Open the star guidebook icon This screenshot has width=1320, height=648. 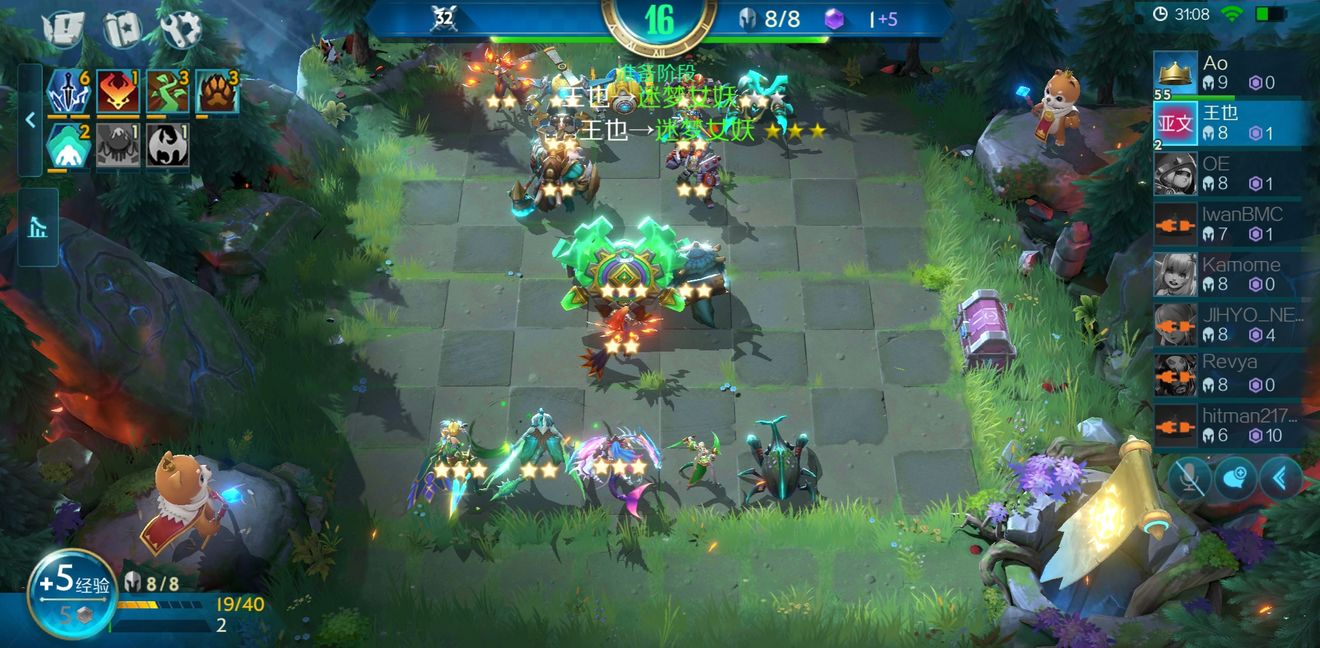(x=123, y=31)
